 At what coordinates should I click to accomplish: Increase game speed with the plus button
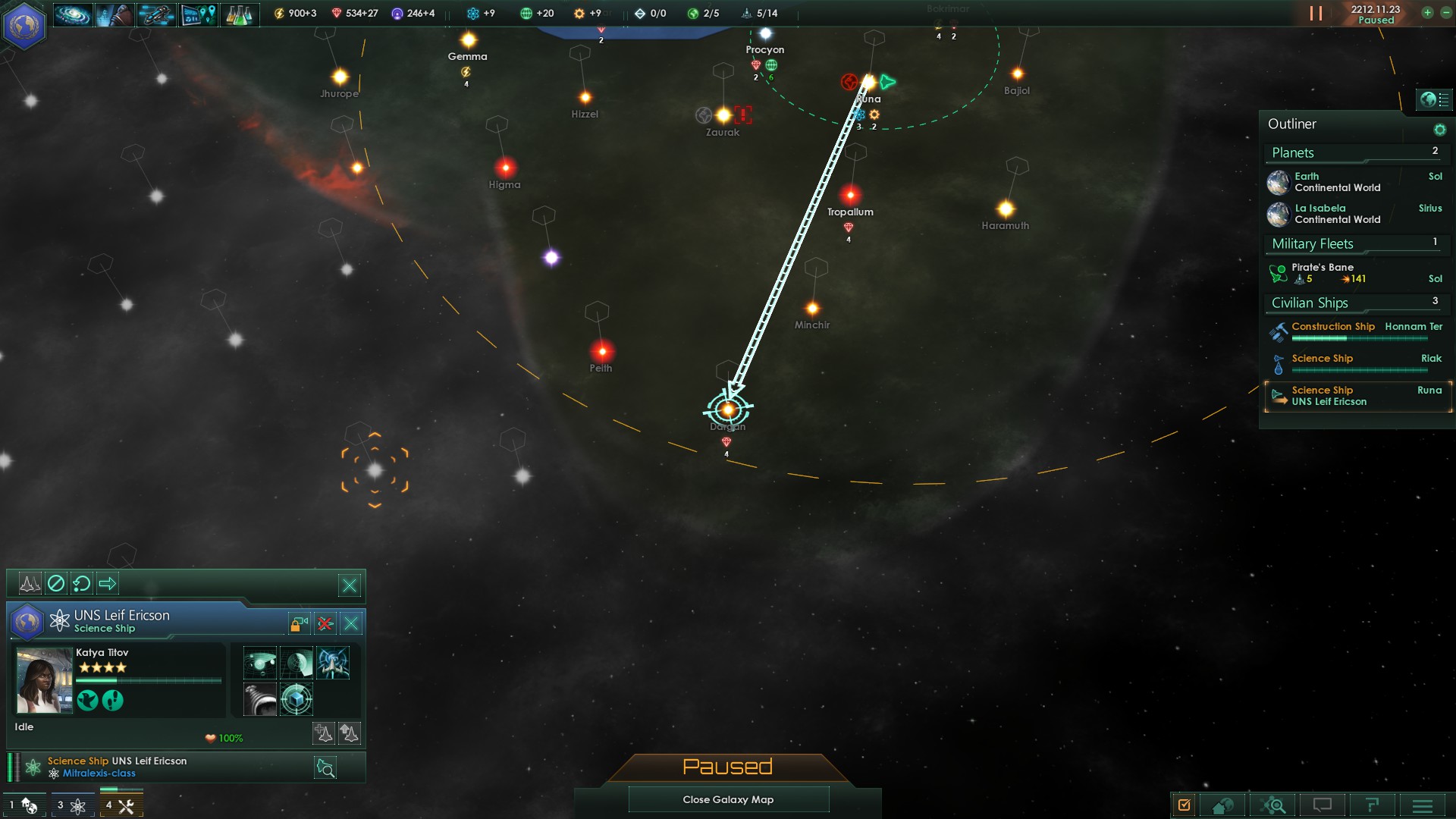[1427, 13]
